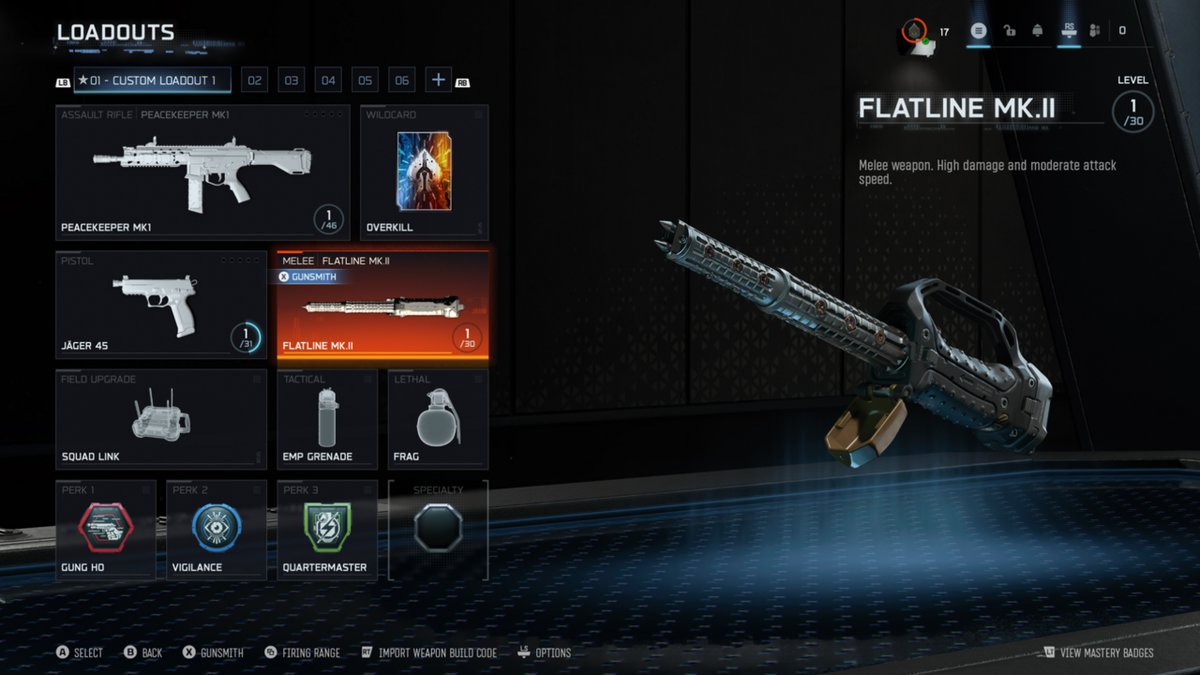Open the empty Specialty slot
This screenshot has width=1200, height=675.
(x=438, y=528)
